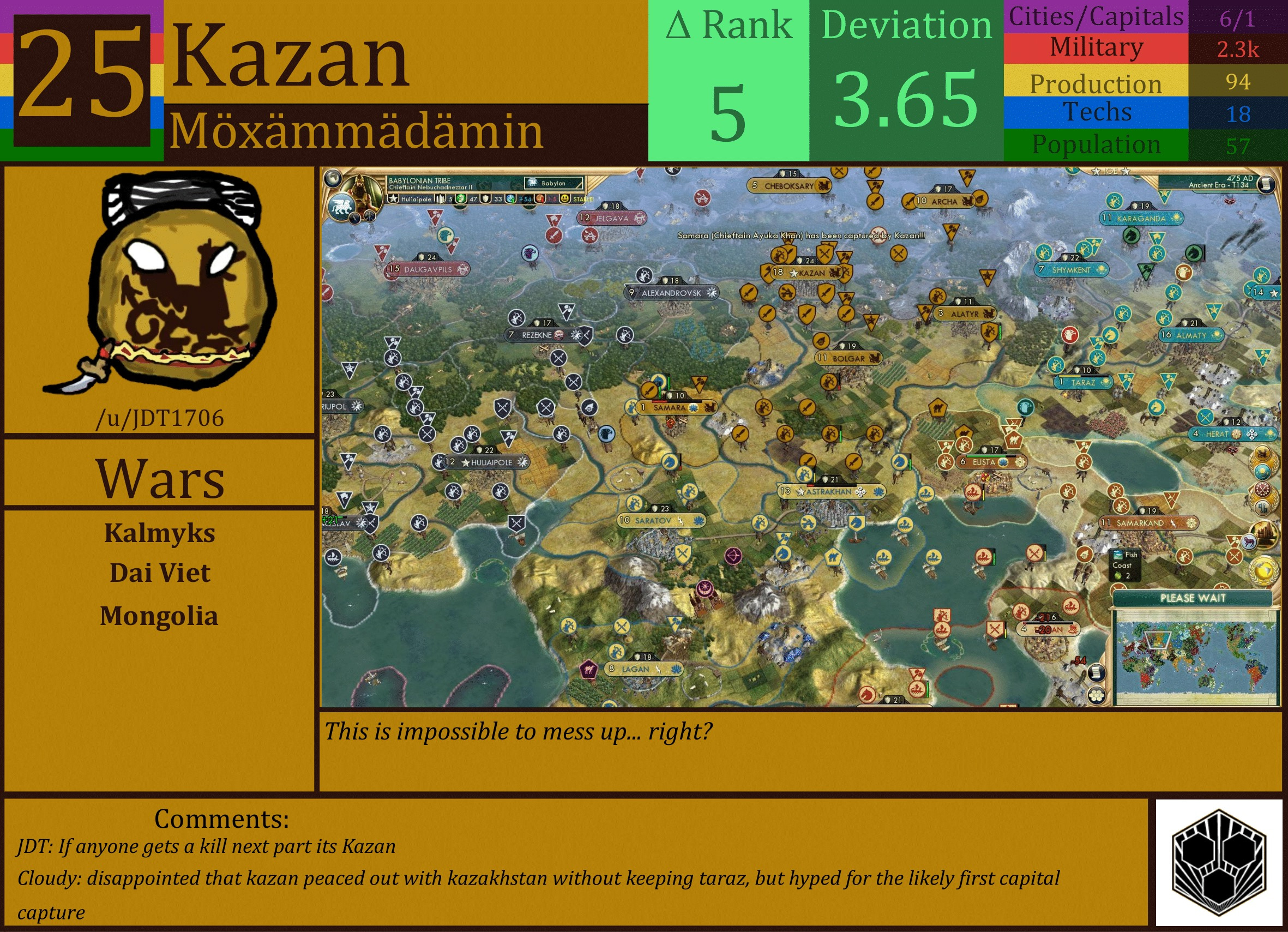Toggle the lightning icon on Samarkand's banner
This screenshot has width=1288, height=932.
[1173, 524]
